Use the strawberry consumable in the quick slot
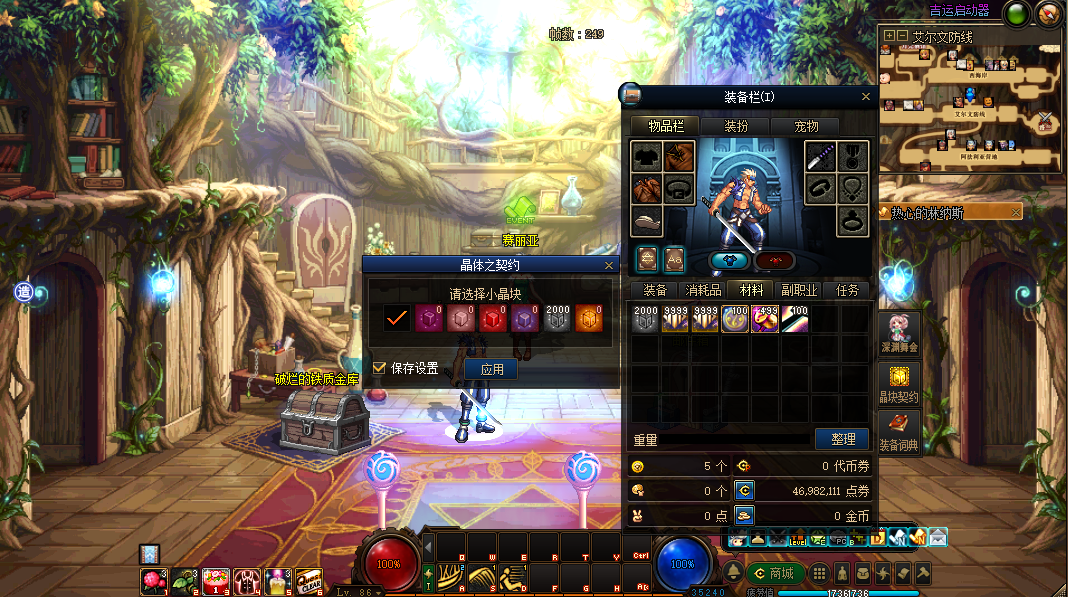Screen dimensions: 1068x597 [x=153, y=580]
